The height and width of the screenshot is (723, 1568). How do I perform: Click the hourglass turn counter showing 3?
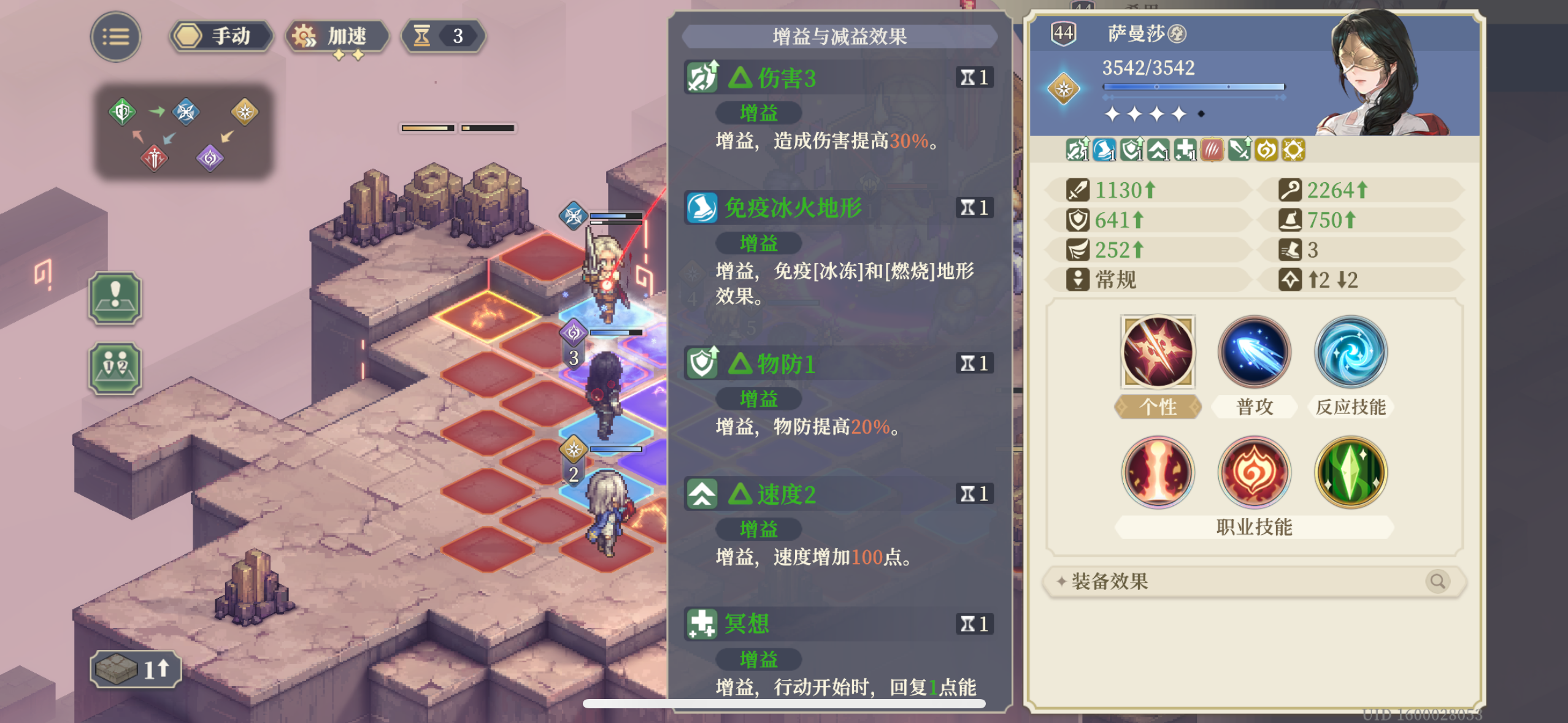click(x=443, y=36)
